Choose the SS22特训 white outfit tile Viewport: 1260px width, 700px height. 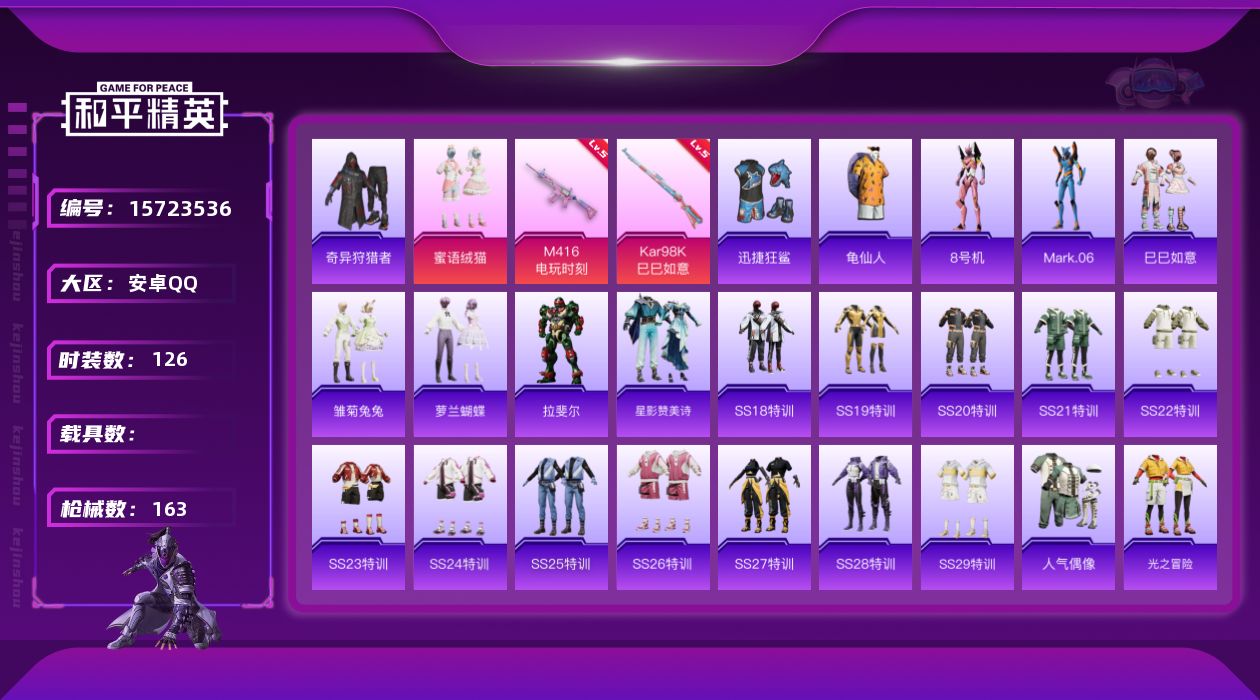coord(1170,364)
